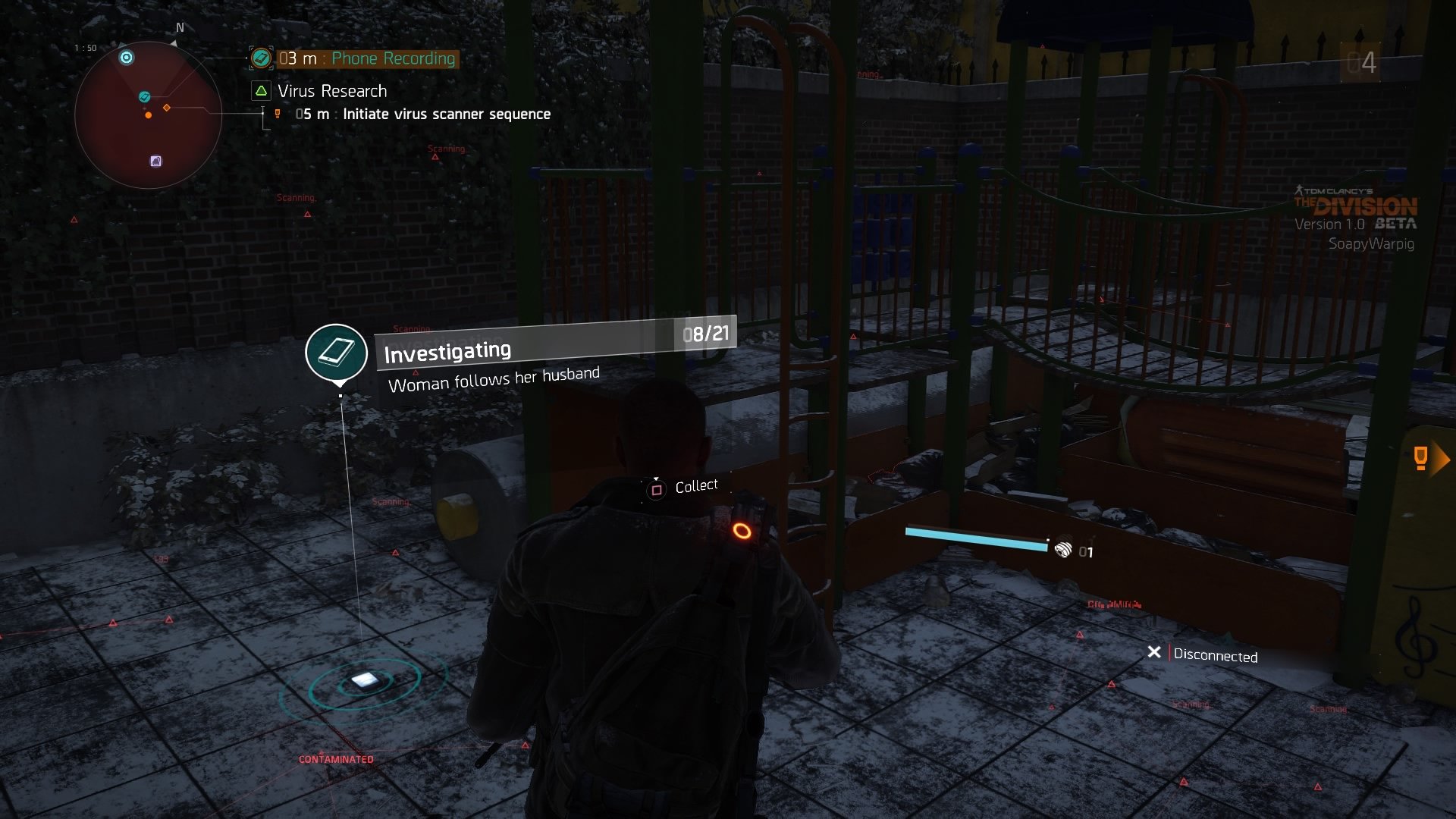
Task: Select the purple marker on the minimap
Action: click(x=155, y=161)
